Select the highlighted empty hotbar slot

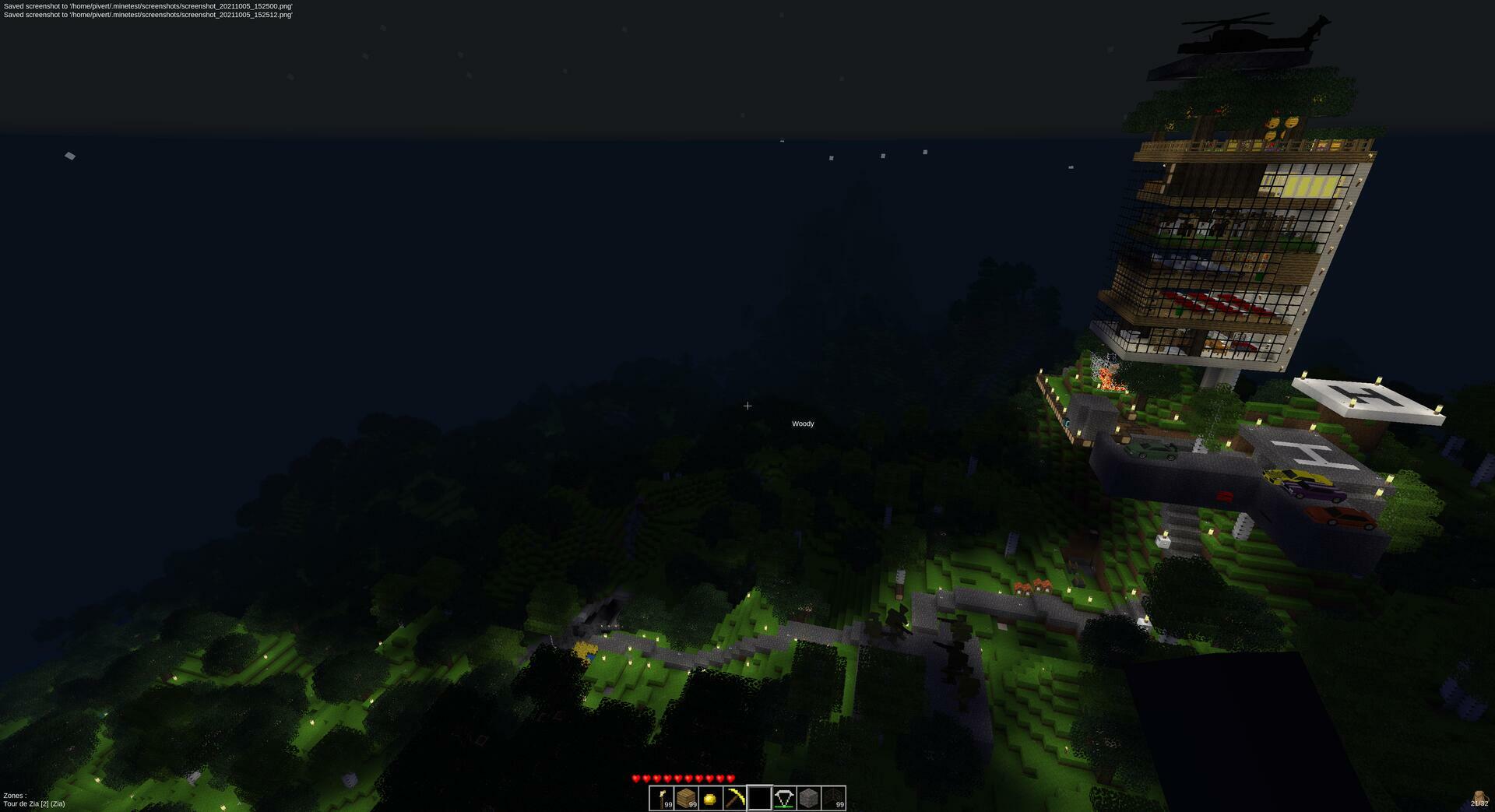click(759, 798)
